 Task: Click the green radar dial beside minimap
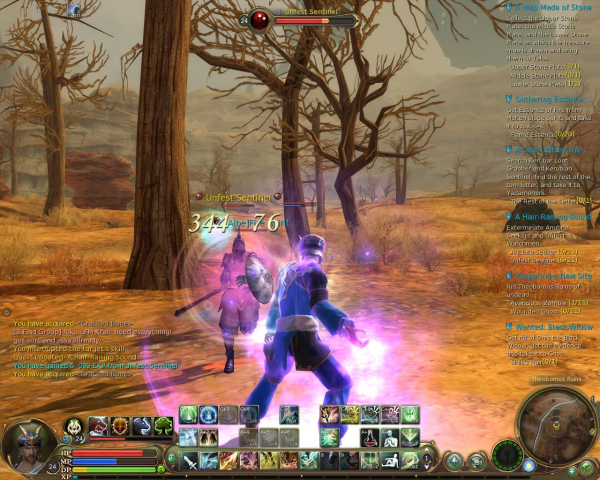pyautogui.click(x=507, y=453)
